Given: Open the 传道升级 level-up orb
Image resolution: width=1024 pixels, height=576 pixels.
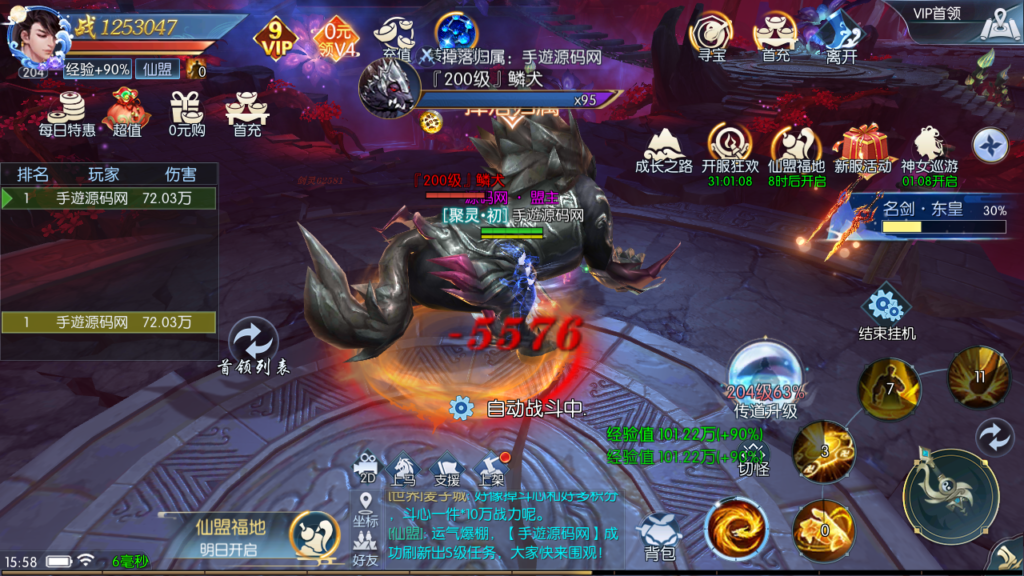Looking at the screenshot, I should [x=765, y=378].
